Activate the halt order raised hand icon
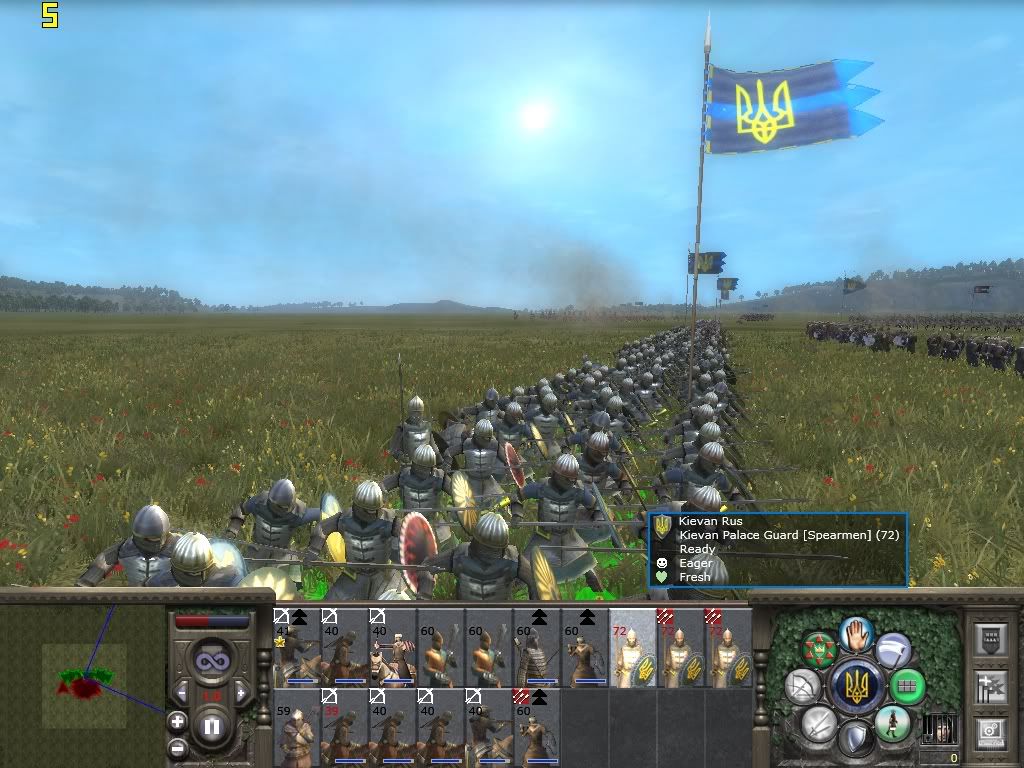The width and height of the screenshot is (1024, 768). click(856, 634)
